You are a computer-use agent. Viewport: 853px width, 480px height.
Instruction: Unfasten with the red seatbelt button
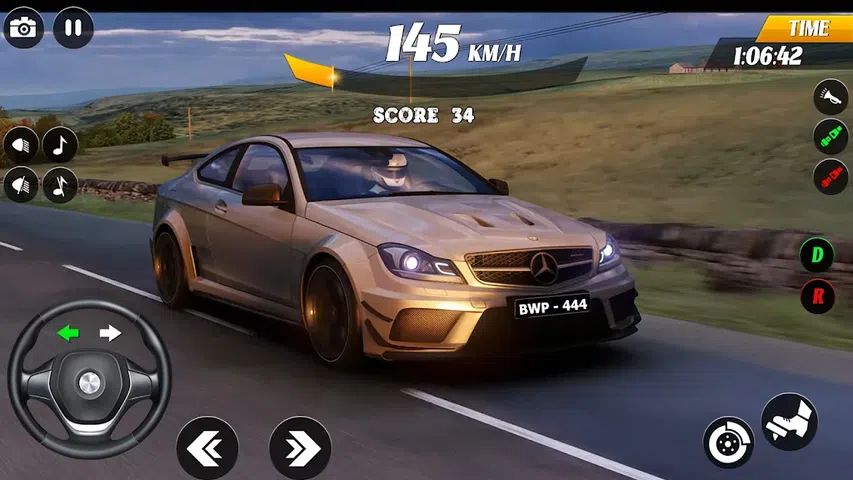[830, 177]
